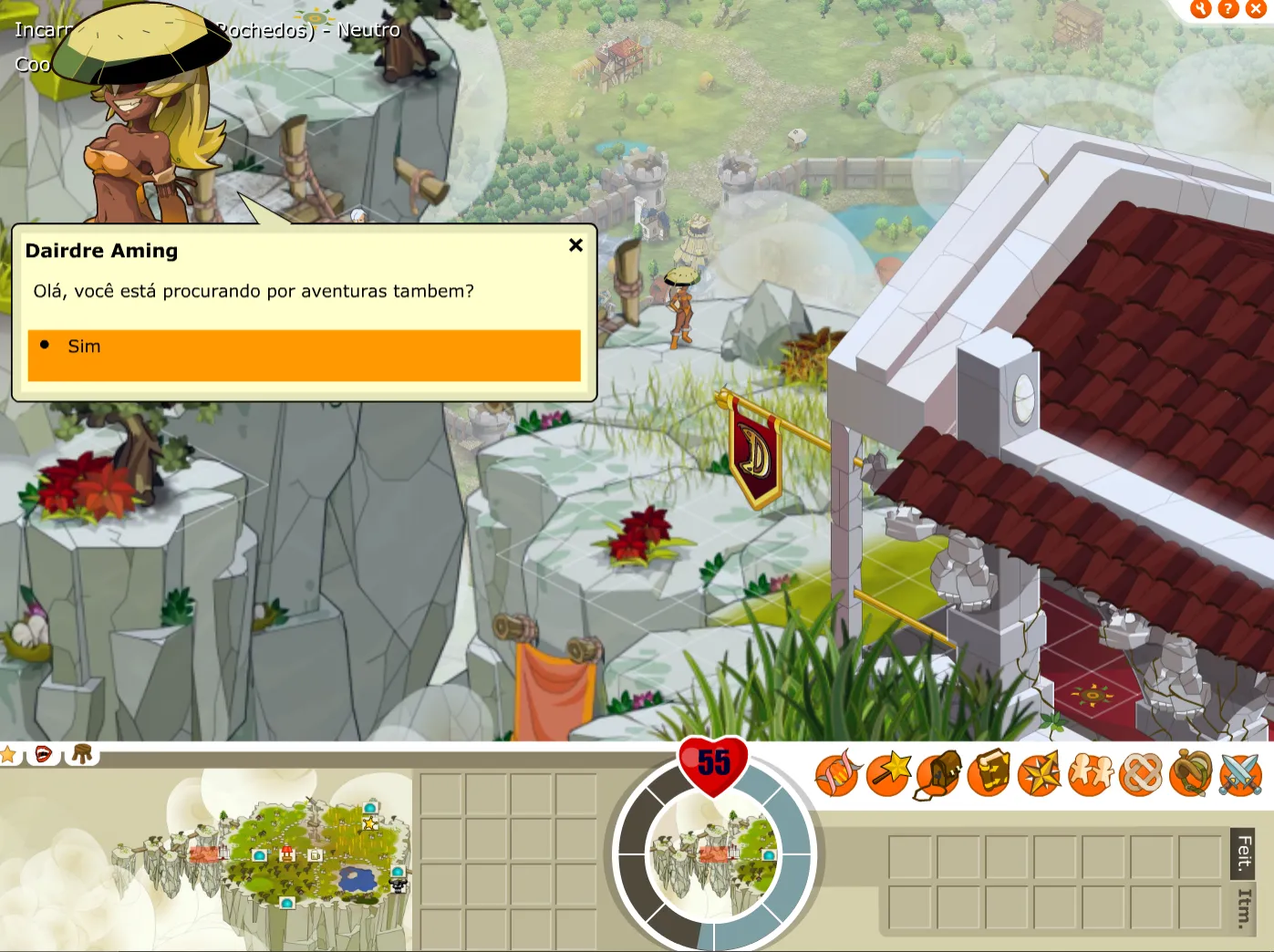Click the beer mug tavern marker on minimap
The width and height of the screenshot is (1274, 952).
pos(315,855)
